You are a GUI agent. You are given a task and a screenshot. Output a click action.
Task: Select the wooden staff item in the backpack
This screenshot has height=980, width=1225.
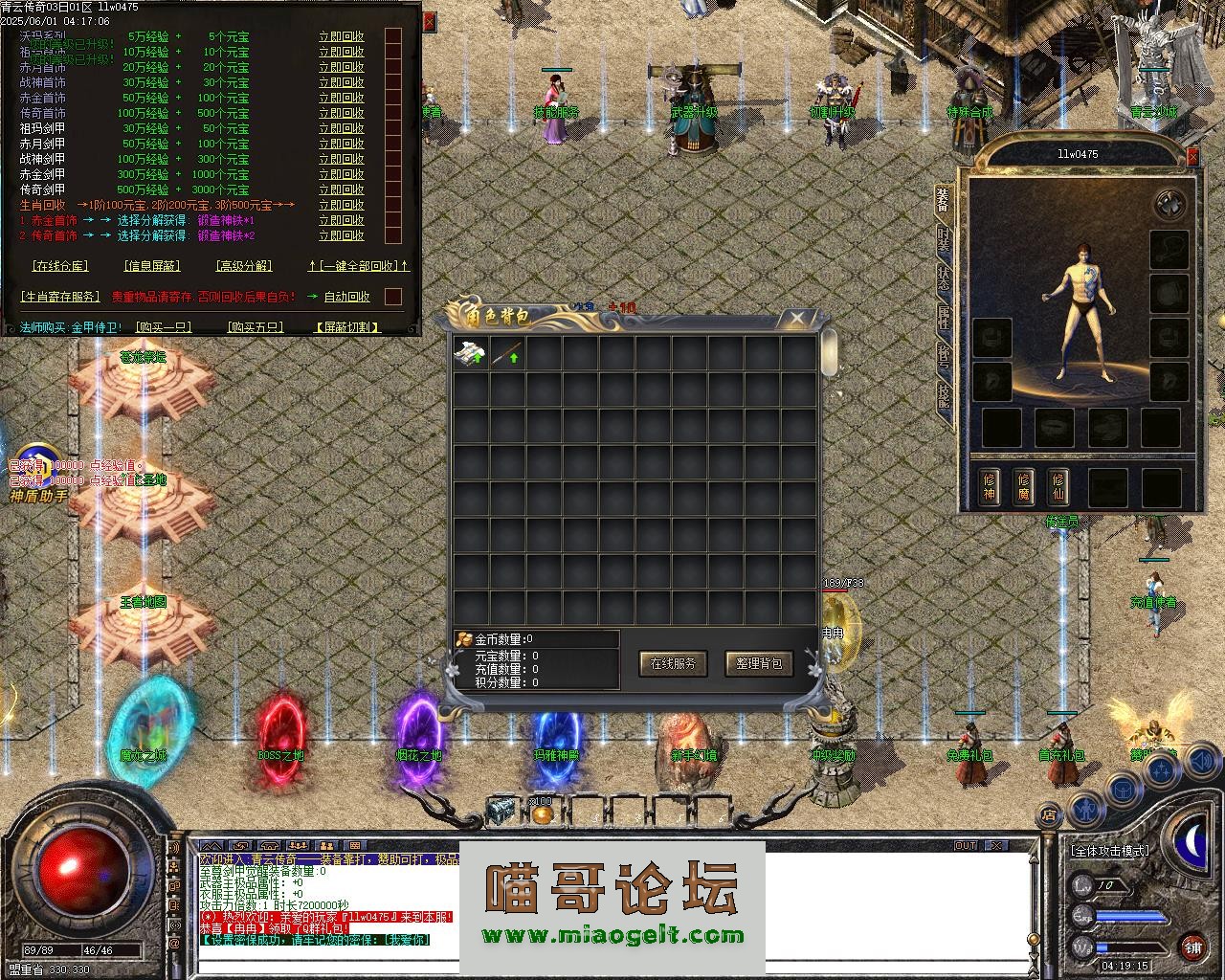tap(506, 354)
